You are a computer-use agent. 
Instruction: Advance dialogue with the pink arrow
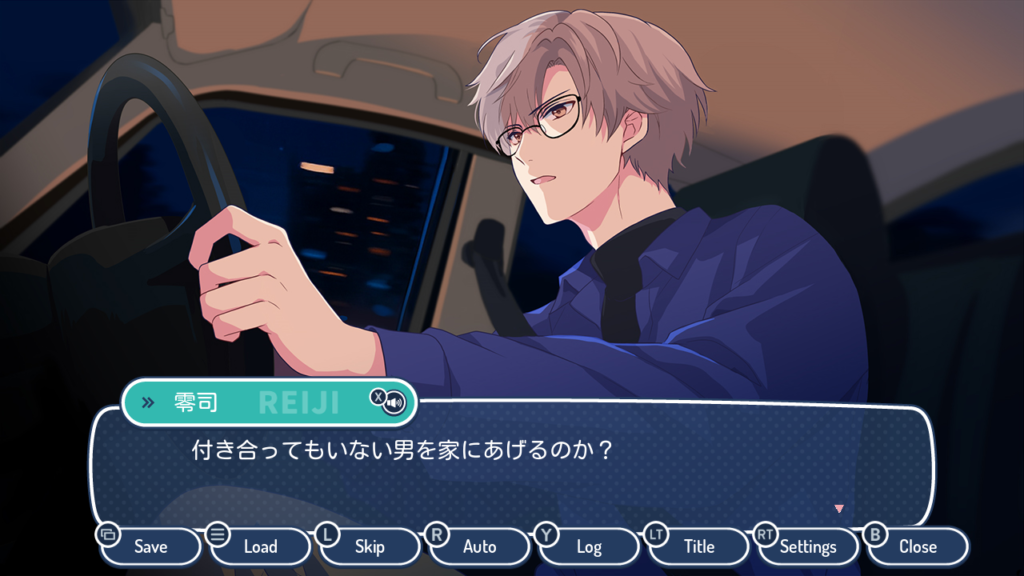click(x=839, y=508)
